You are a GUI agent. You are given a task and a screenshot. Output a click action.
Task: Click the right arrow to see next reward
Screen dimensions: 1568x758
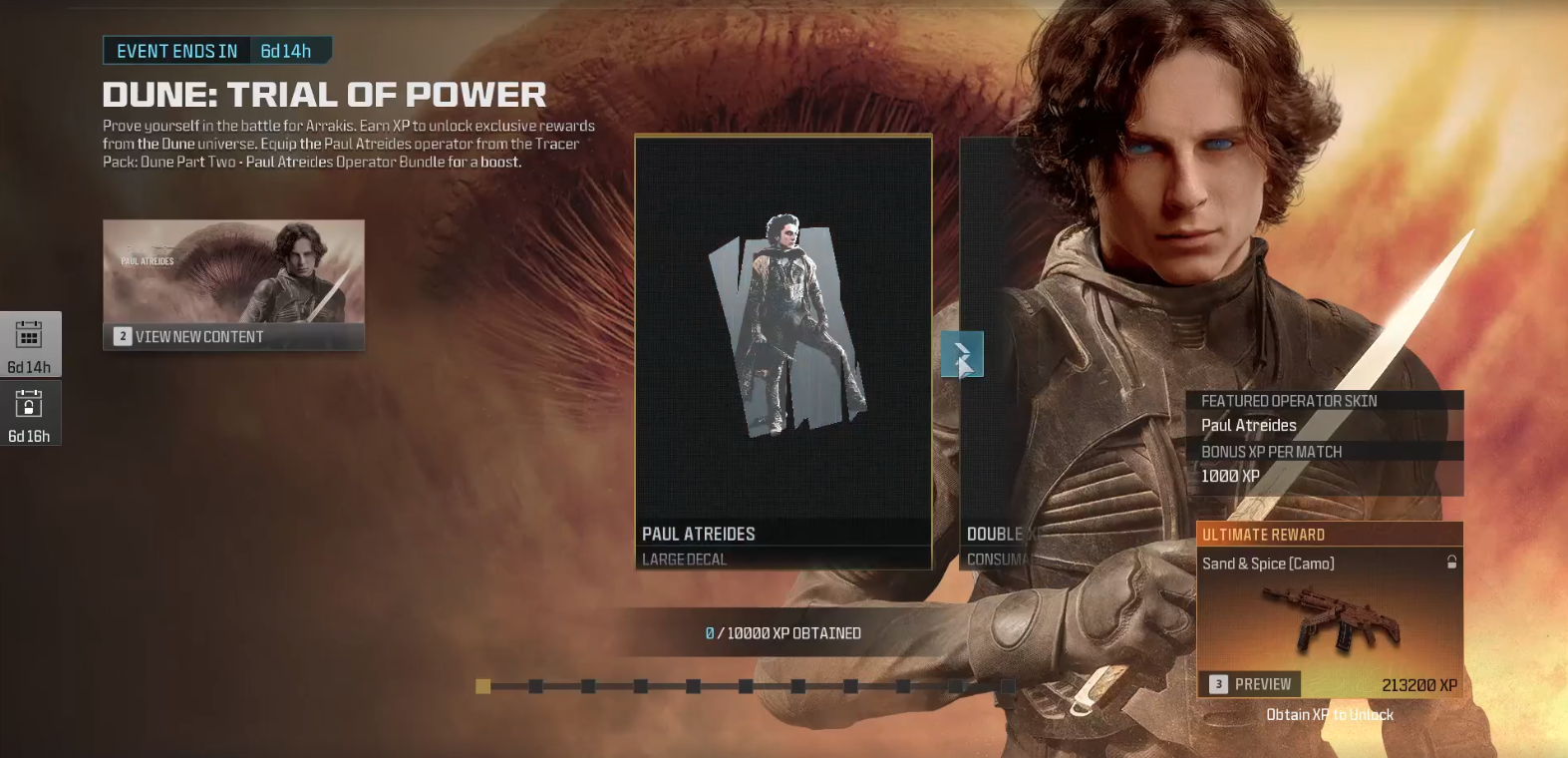961,353
